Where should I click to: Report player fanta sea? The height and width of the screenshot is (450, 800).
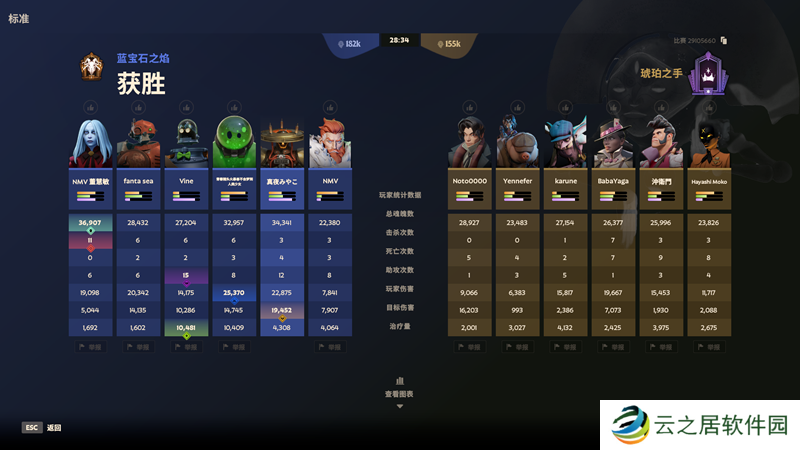pos(138,347)
